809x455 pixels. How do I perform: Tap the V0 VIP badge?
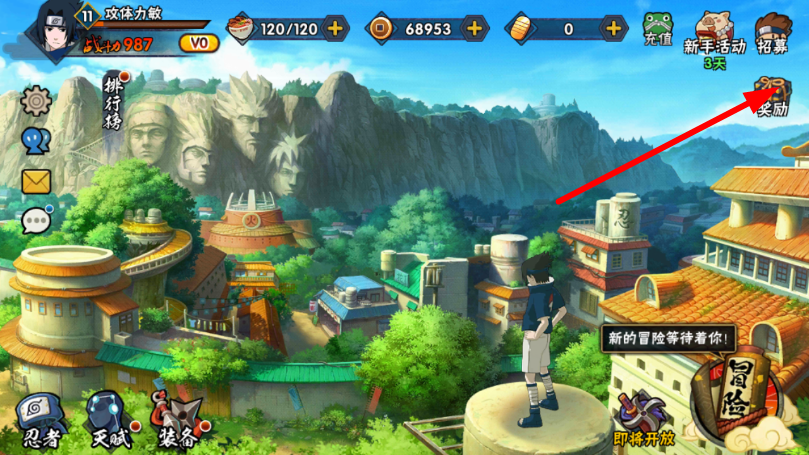(199, 42)
